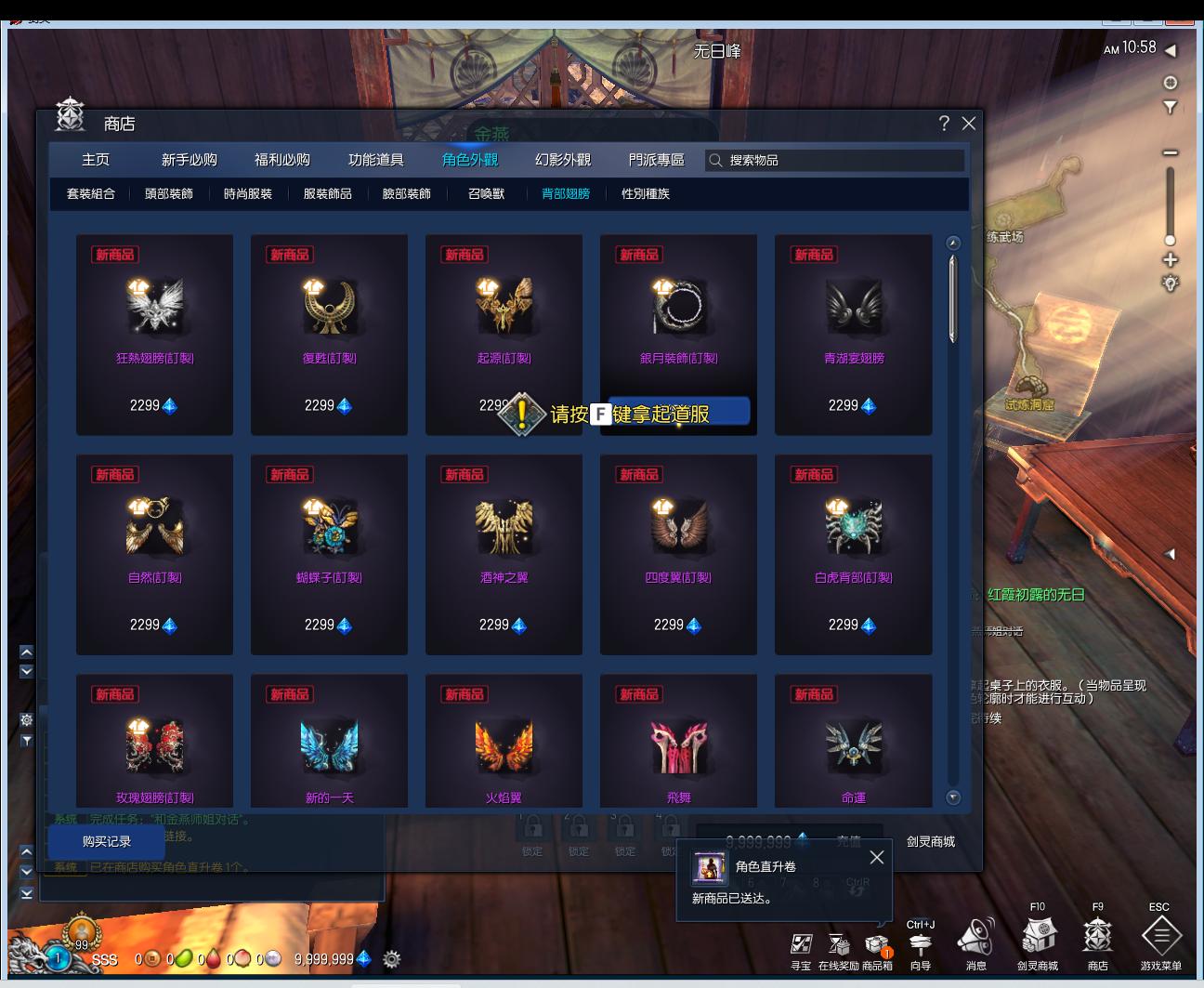Select the 功能道具 tab

tap(376, 160)
